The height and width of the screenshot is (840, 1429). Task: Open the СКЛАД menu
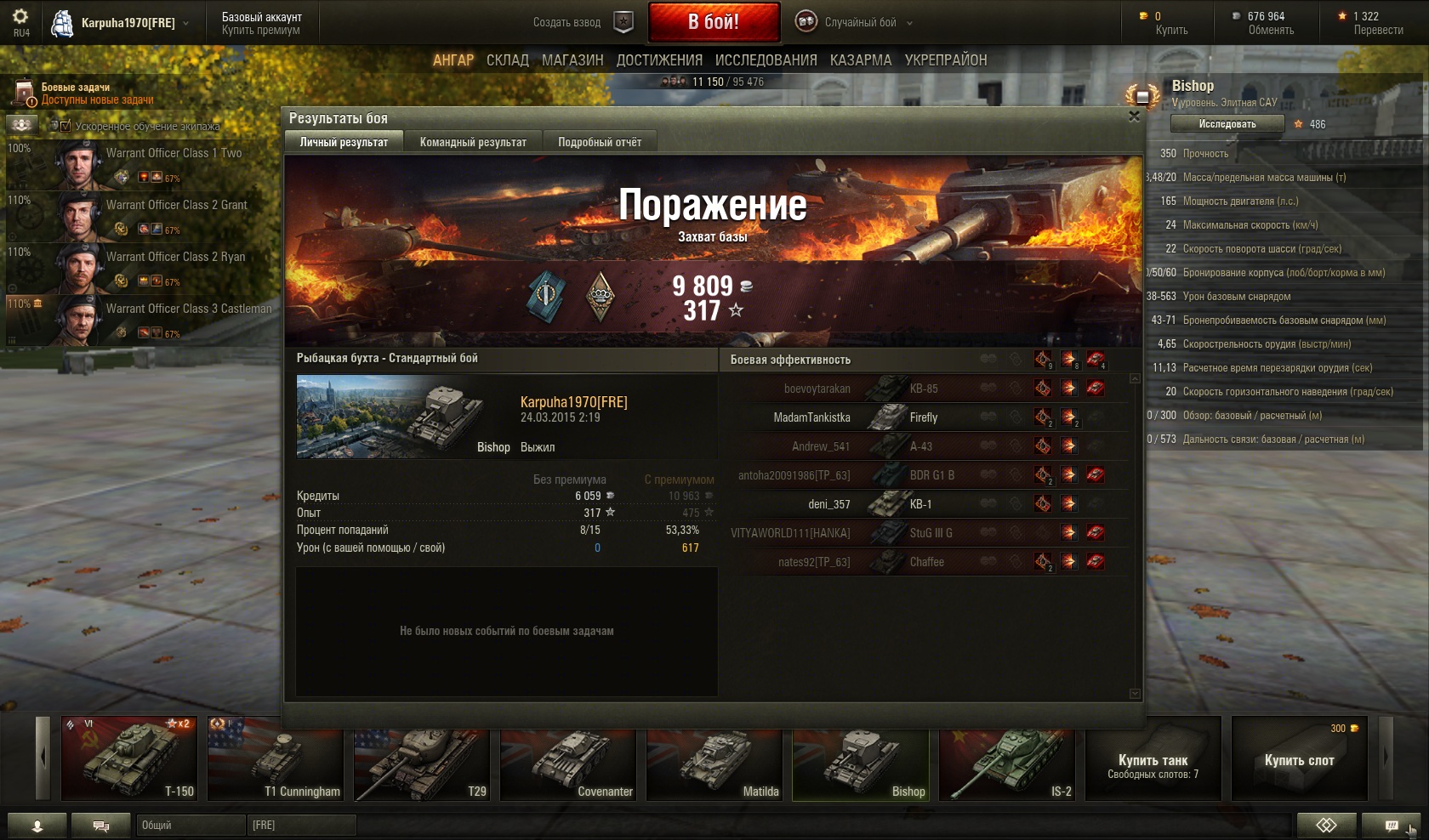click(x=508, y=60)
